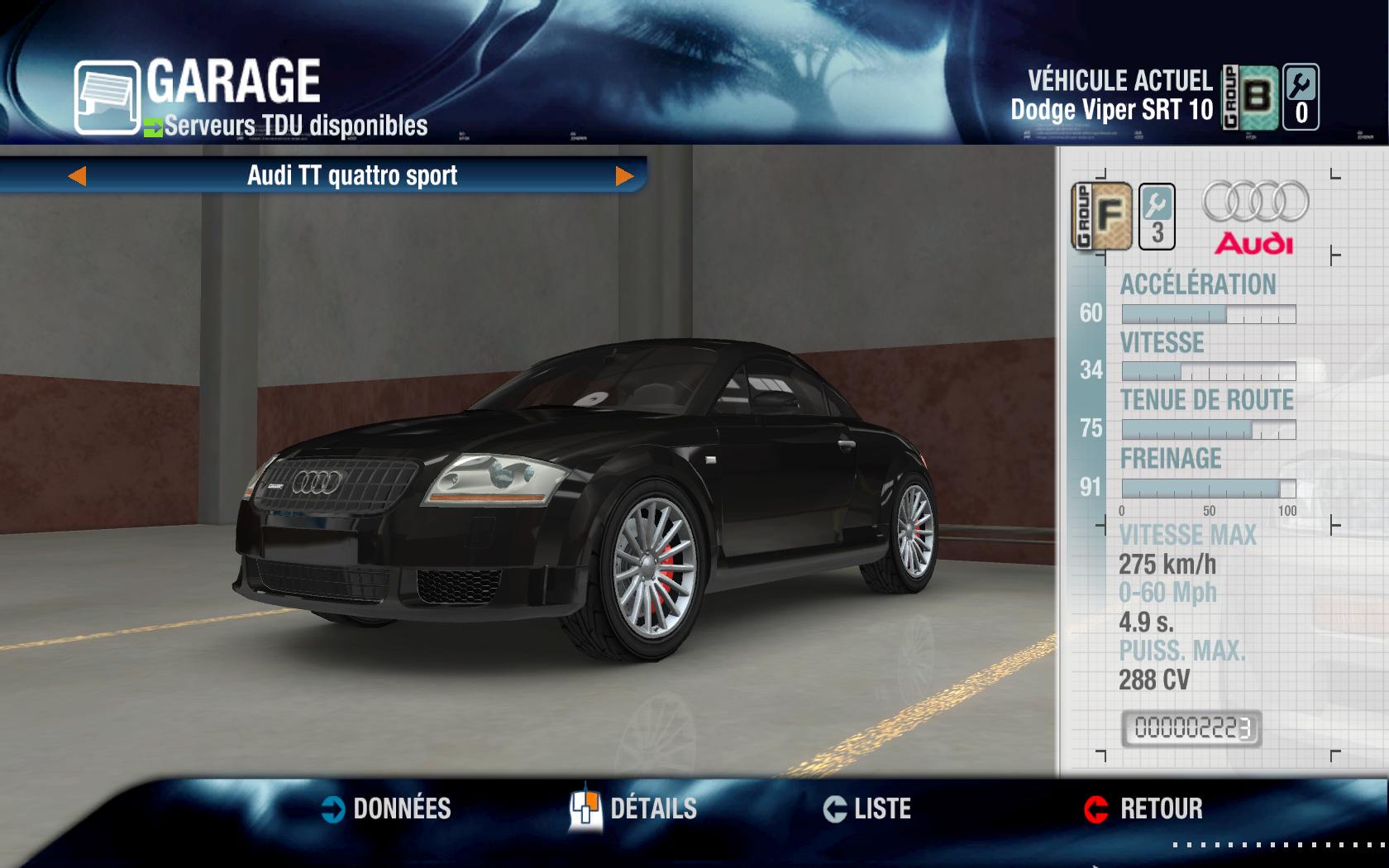The image size is (1389, 868).
Task: Click the Liste back-arrow icon
Action: pos(837,810)
